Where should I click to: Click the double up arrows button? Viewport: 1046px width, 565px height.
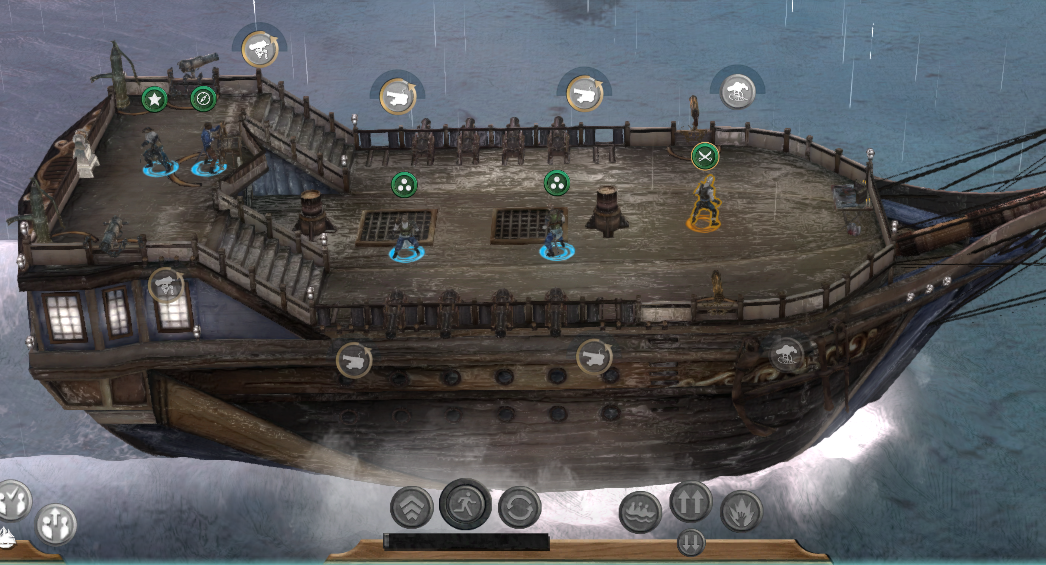[x=690, y=502]
